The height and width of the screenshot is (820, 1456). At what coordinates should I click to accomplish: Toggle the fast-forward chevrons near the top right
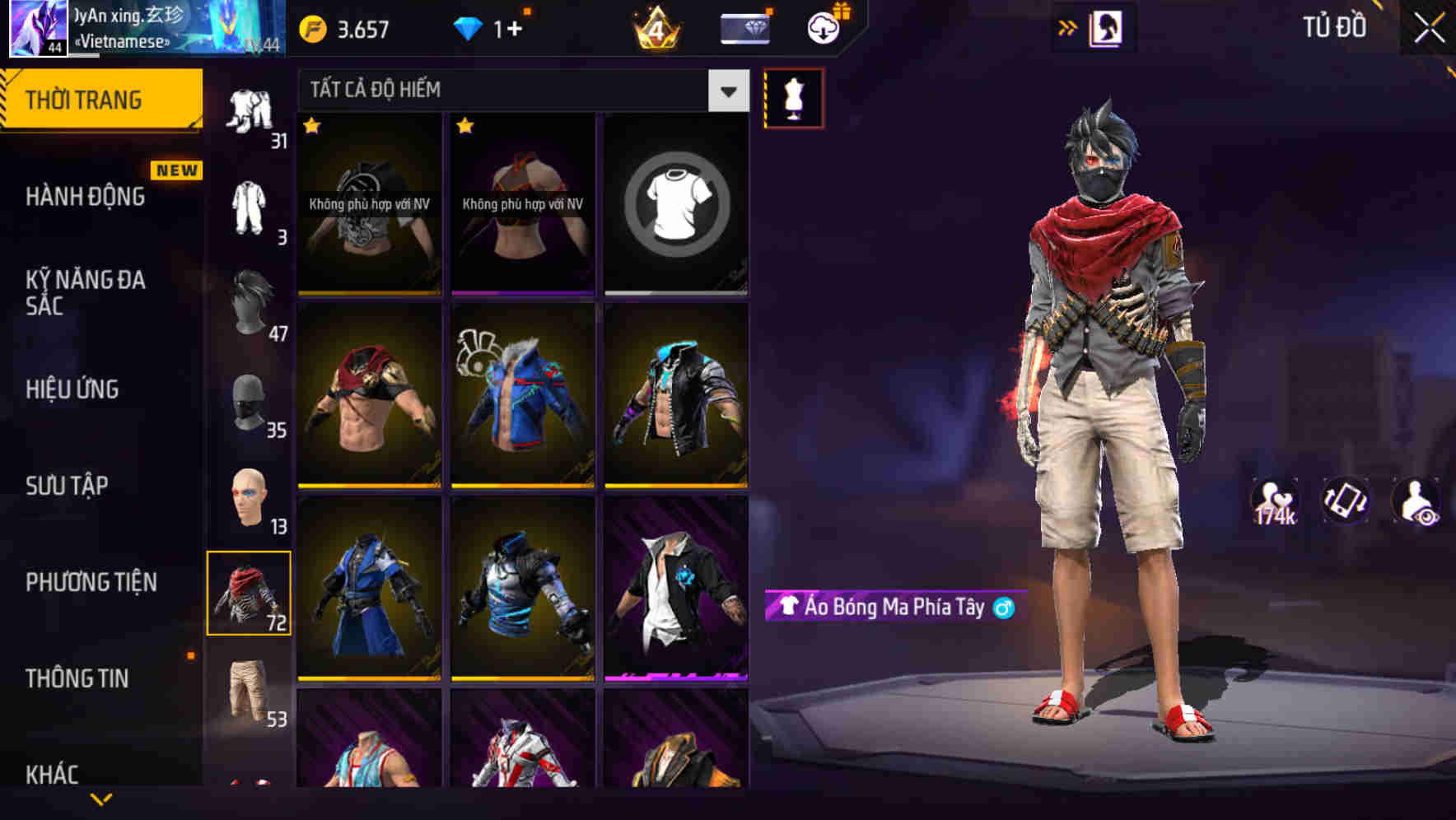pyautogui.click(x=1066, y=27)
